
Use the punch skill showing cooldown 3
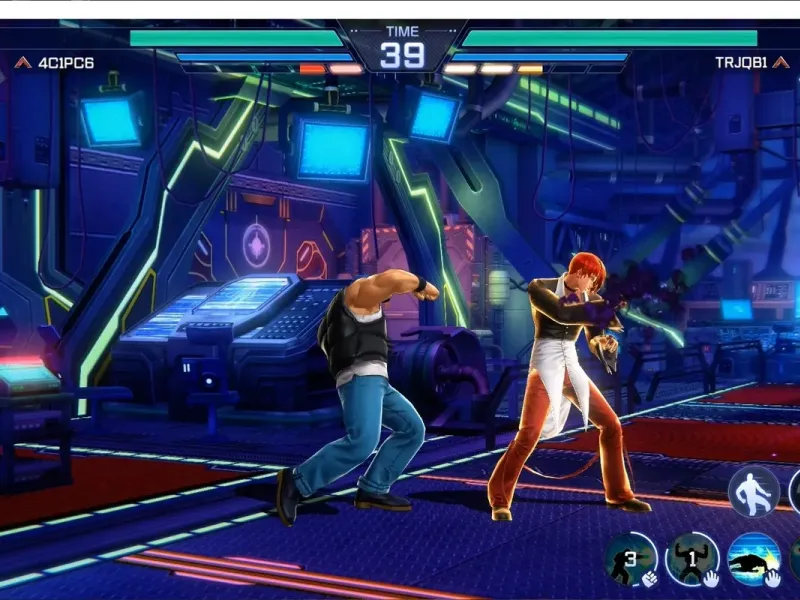631,558
